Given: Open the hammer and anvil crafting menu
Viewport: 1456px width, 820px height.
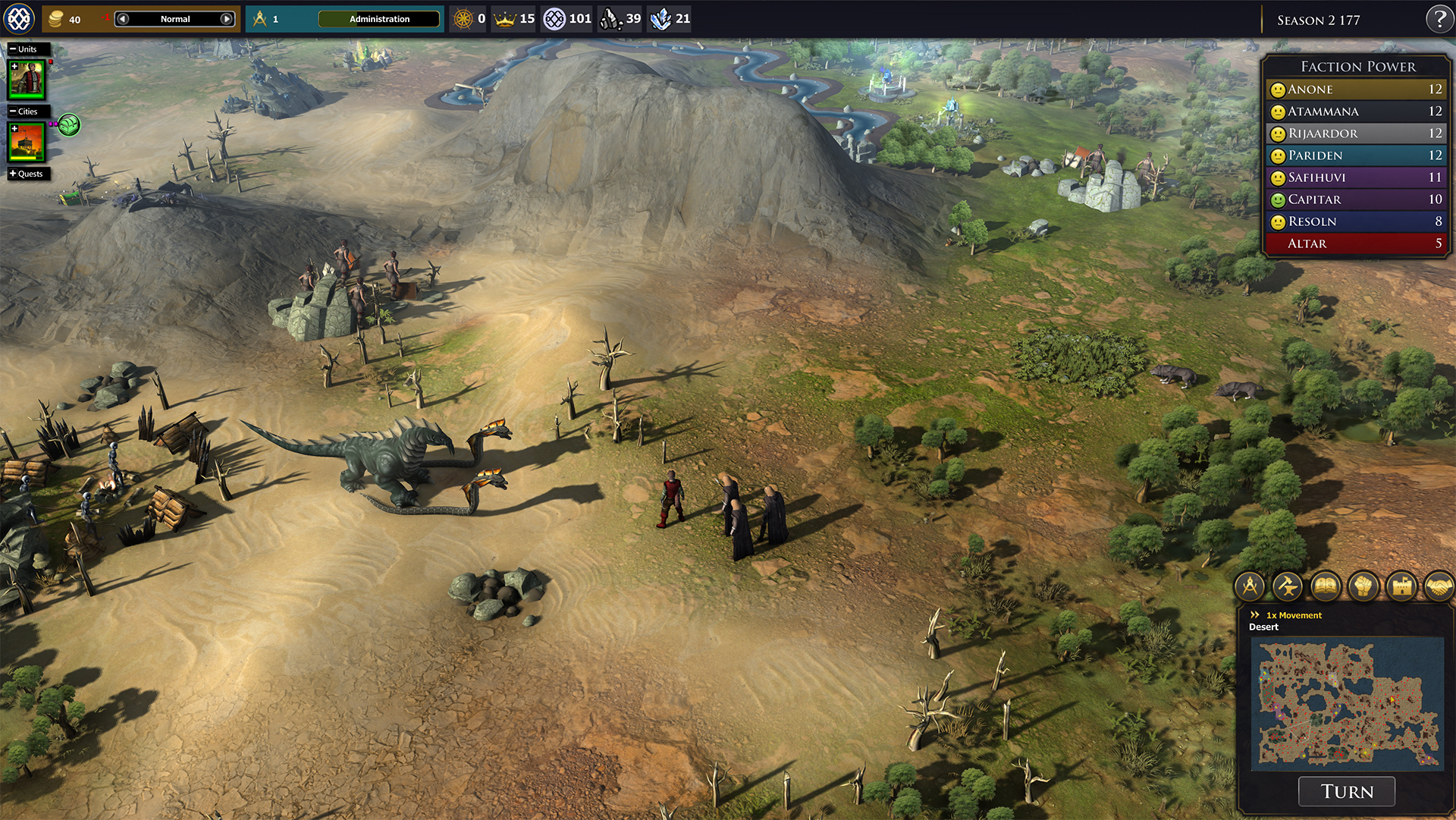Looking at the screenshot, I should 1288,586.
